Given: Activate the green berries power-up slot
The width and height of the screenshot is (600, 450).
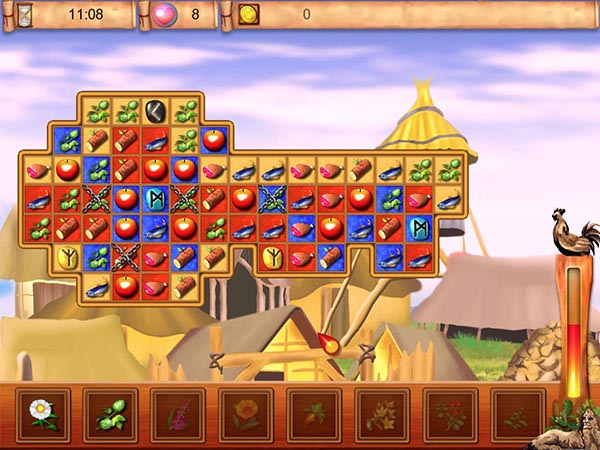Looking at the screenshot, I should click(109, 414).
